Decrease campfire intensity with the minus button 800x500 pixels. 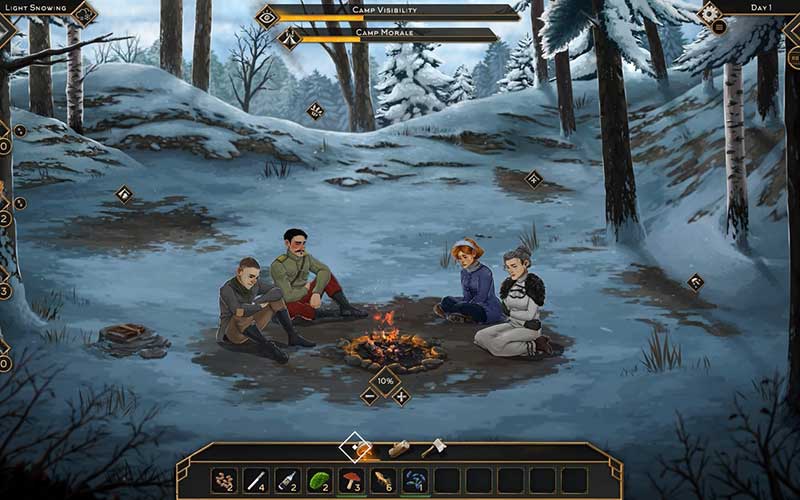pos(369,396)
